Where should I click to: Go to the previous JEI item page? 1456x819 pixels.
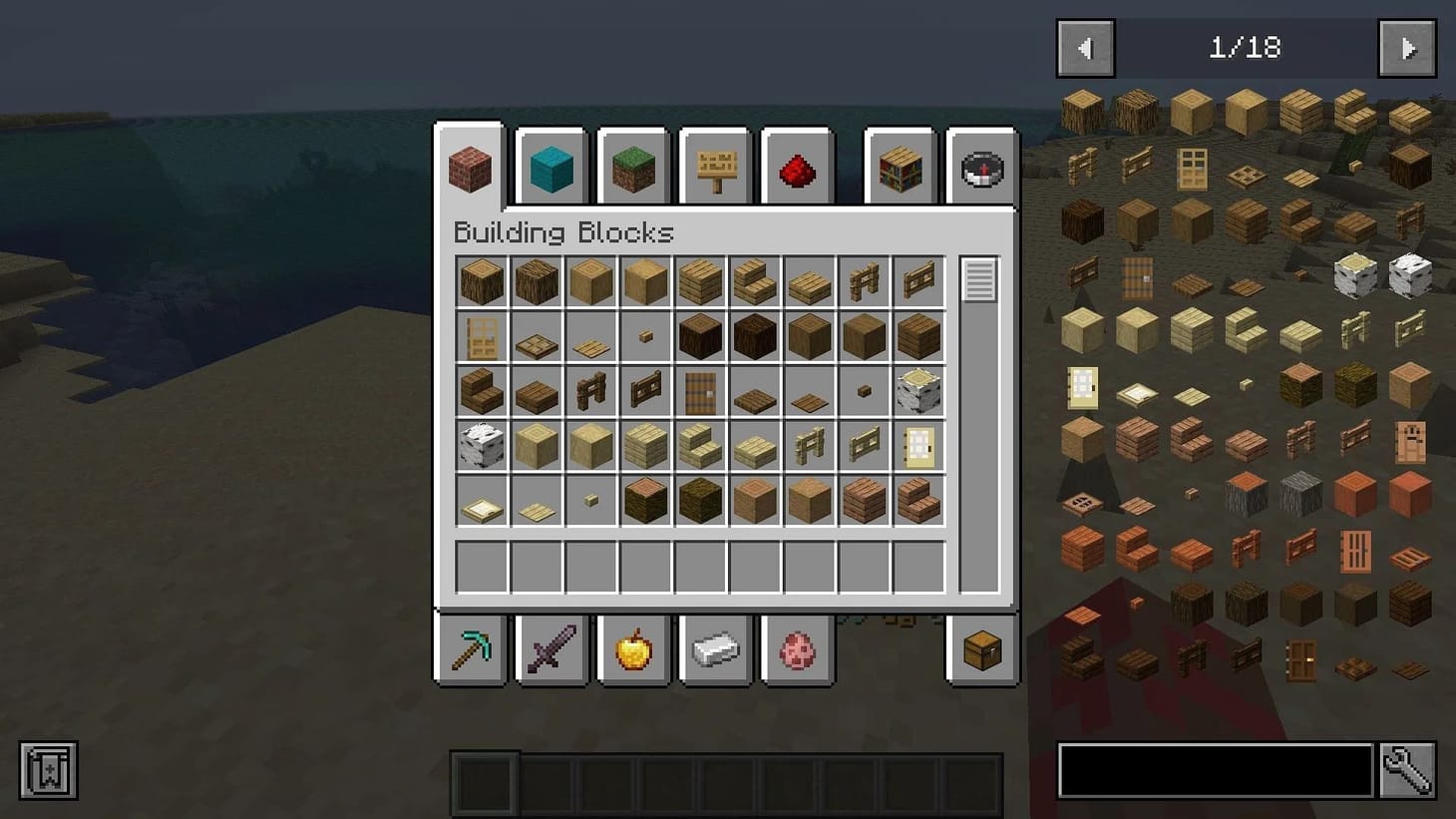(1085, 47)
